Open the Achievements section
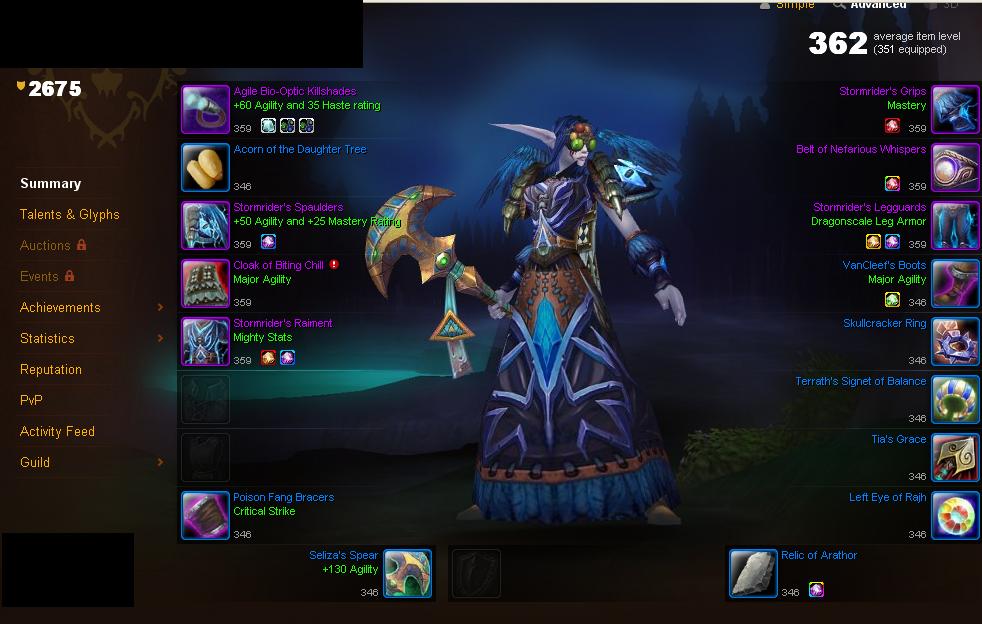Viewport: 982px width, 624px height. pos(60,307)
